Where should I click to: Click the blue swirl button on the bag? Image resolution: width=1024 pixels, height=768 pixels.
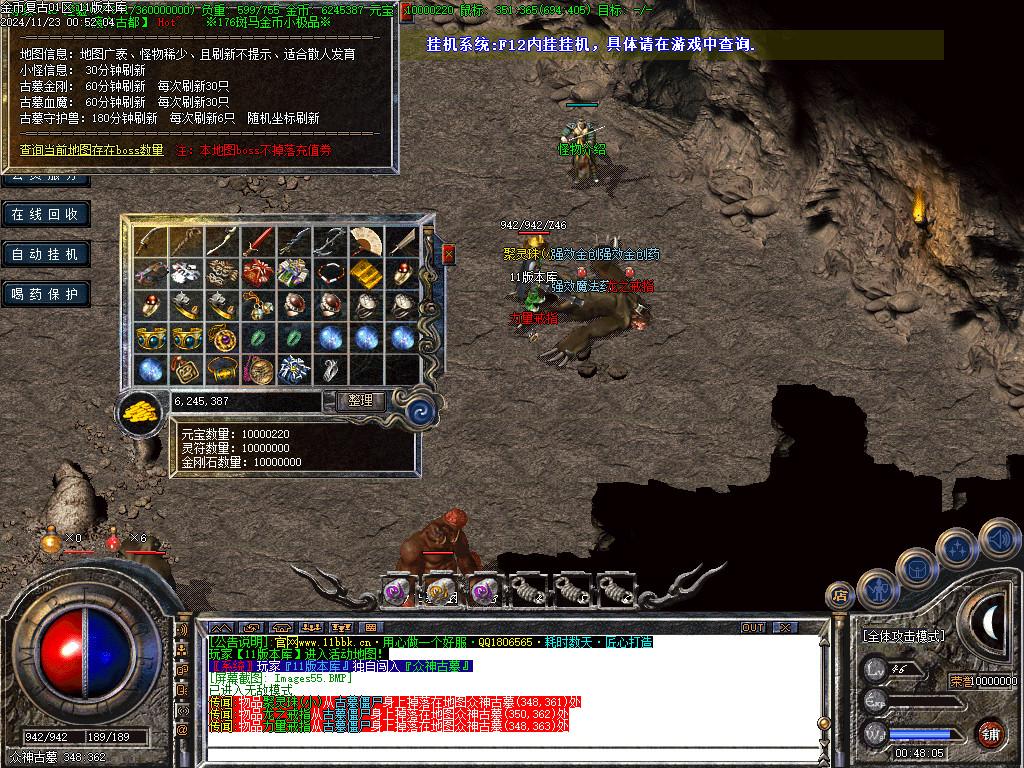coord(419,410)
